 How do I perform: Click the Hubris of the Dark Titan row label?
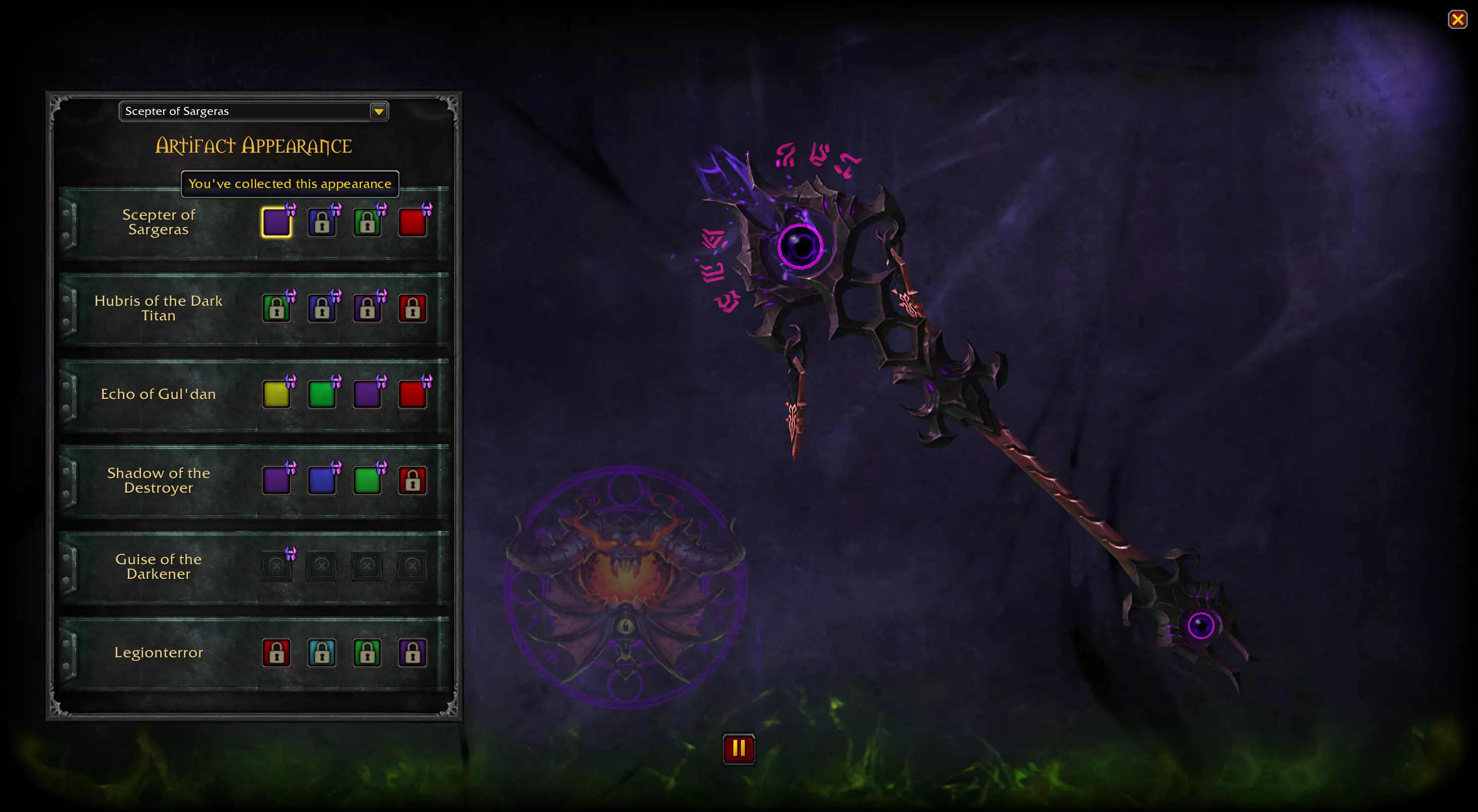[x=159, y=308]
